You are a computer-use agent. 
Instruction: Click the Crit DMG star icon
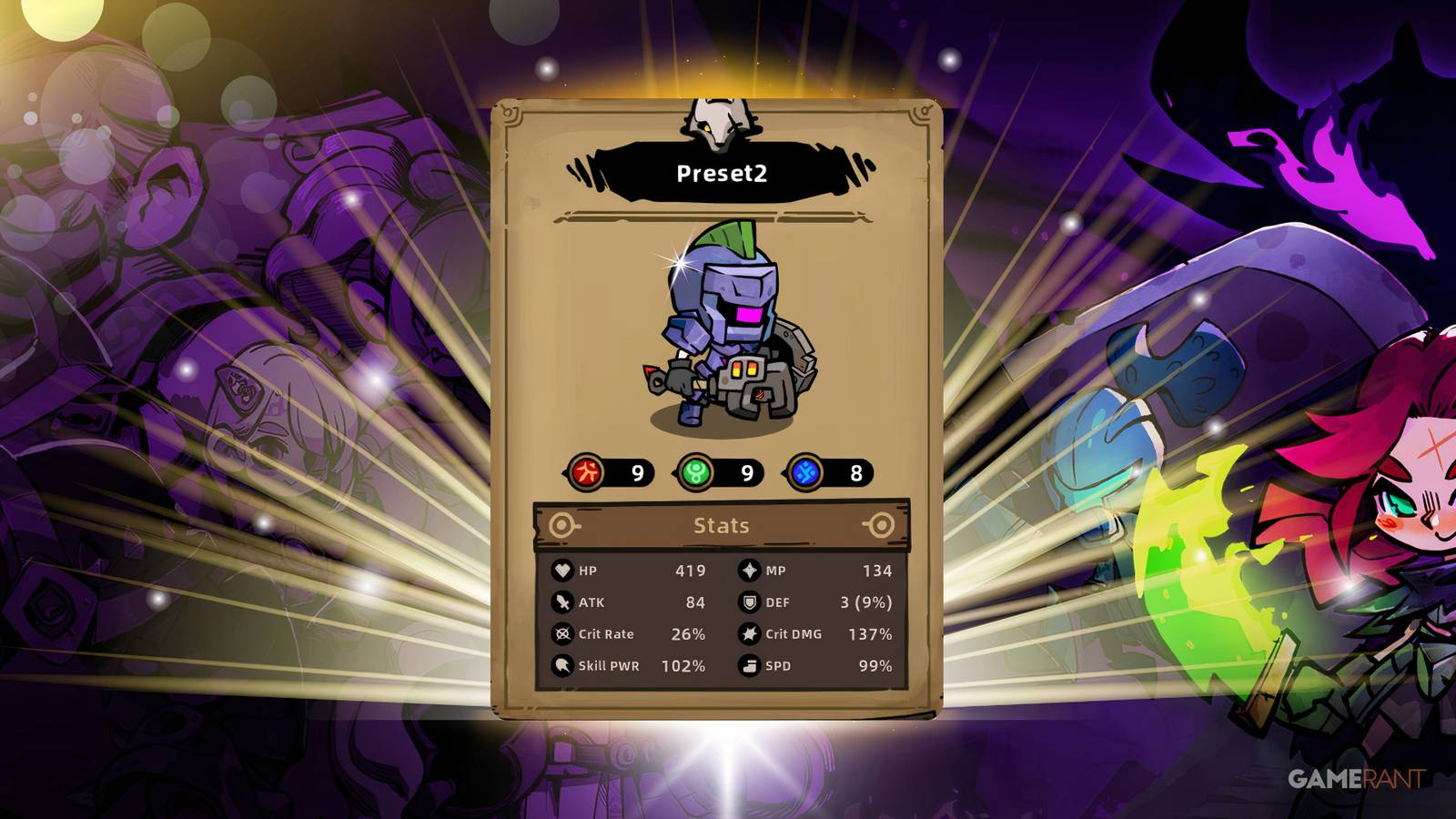(x=748, y=634)
